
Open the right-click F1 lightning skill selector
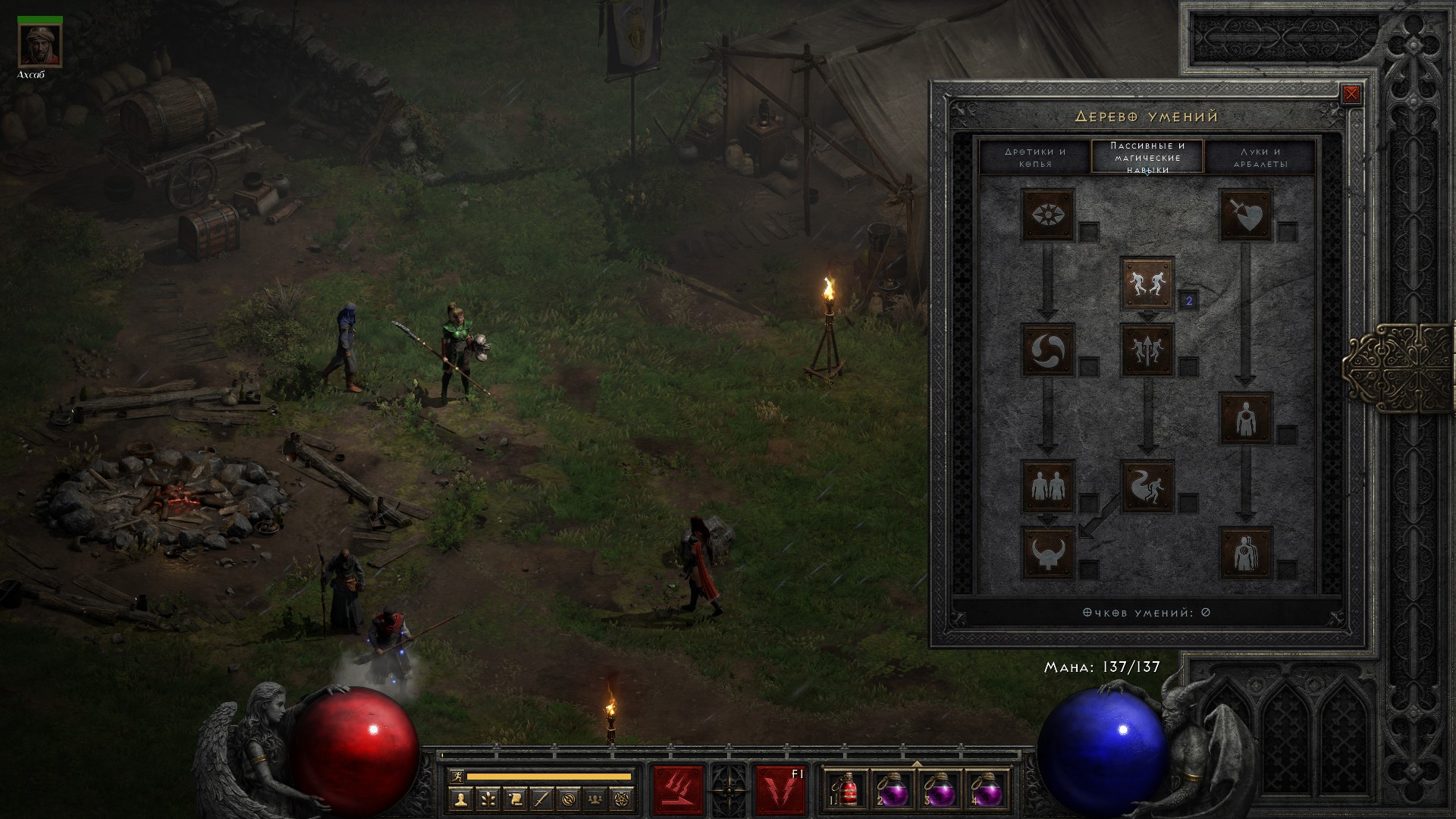point(780,790)
